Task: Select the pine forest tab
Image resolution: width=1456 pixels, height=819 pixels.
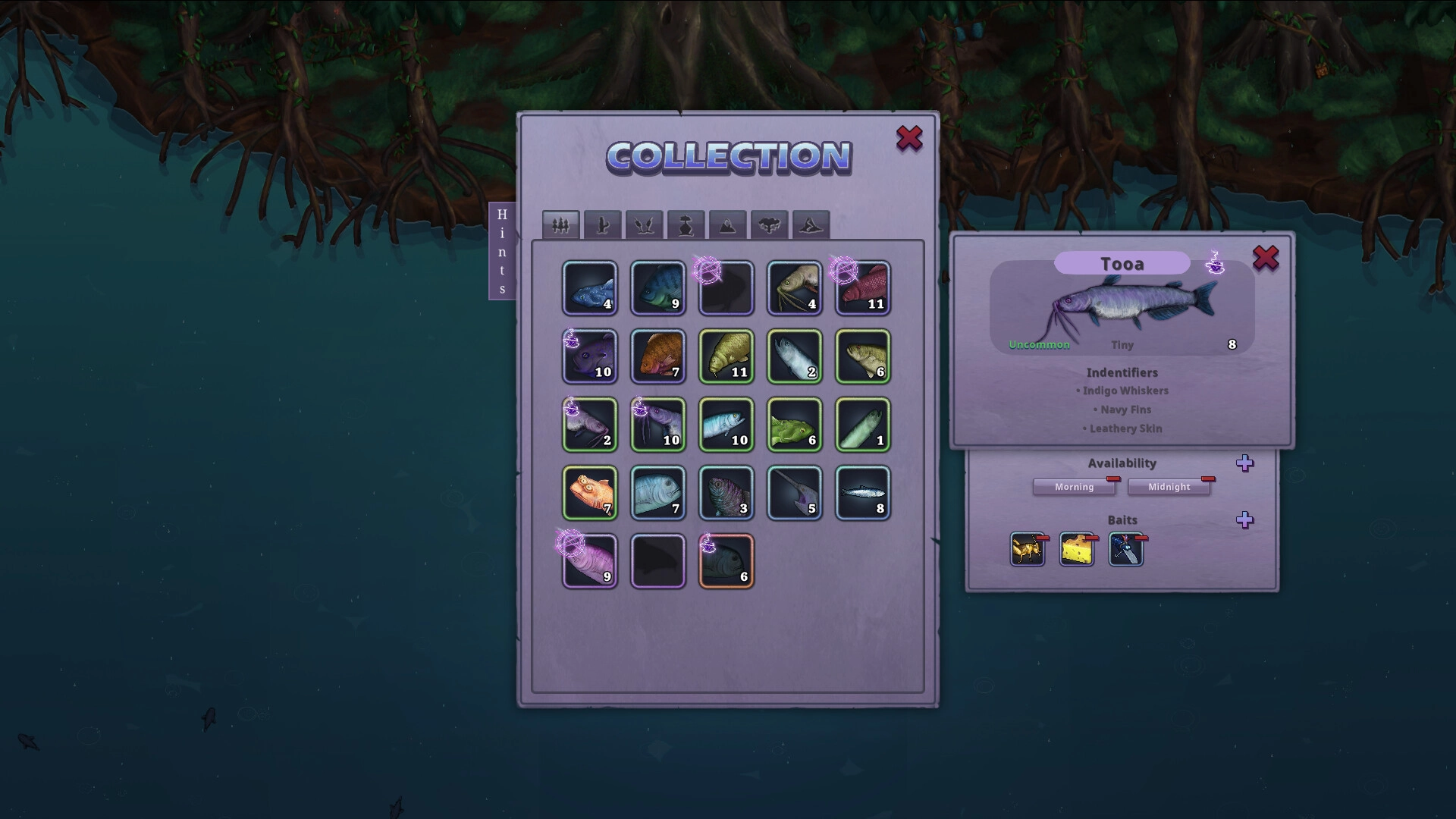Action: pyautogui.click(x=561, y=225)
